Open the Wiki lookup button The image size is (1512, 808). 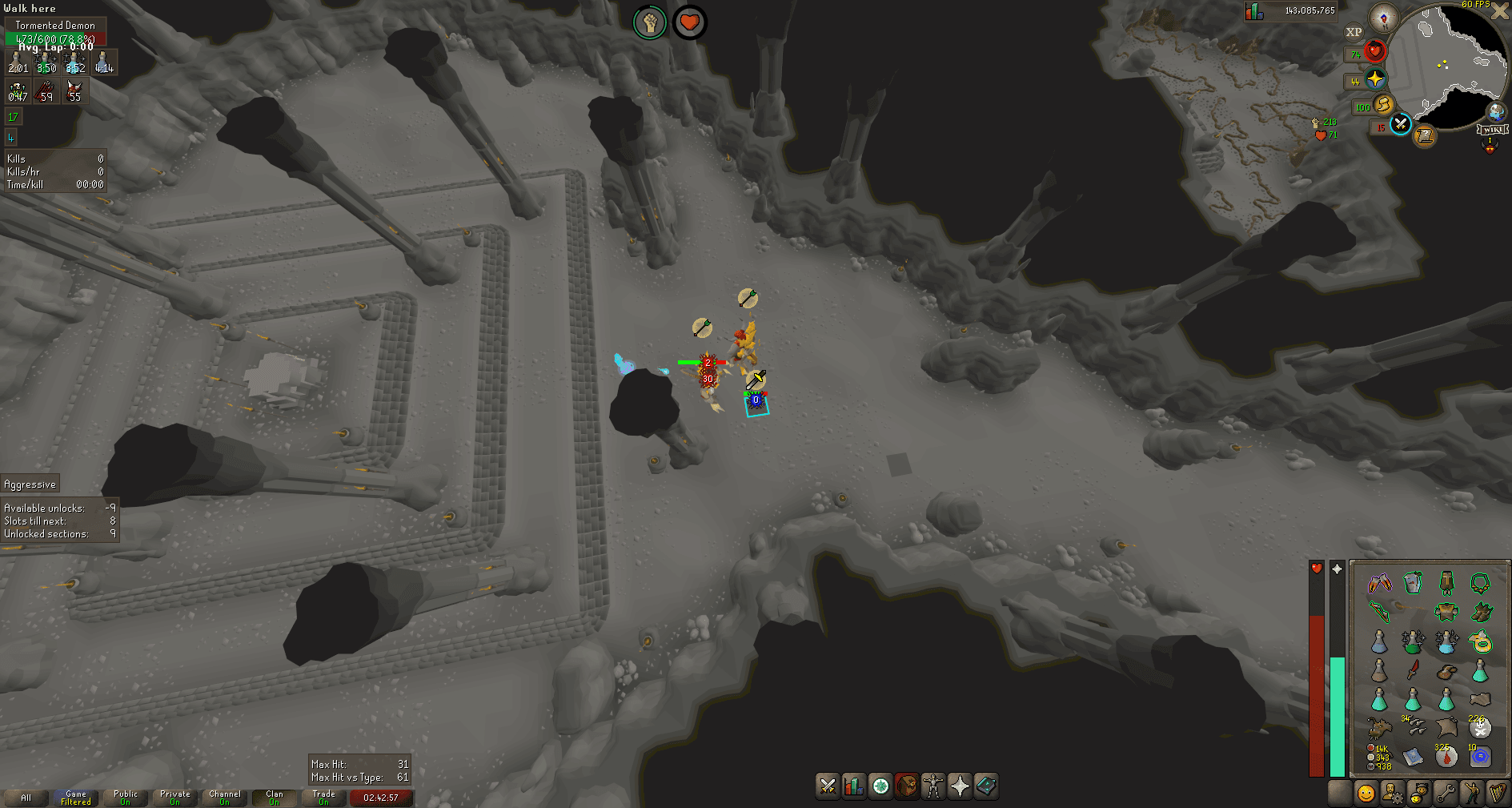pos(1494,130)
